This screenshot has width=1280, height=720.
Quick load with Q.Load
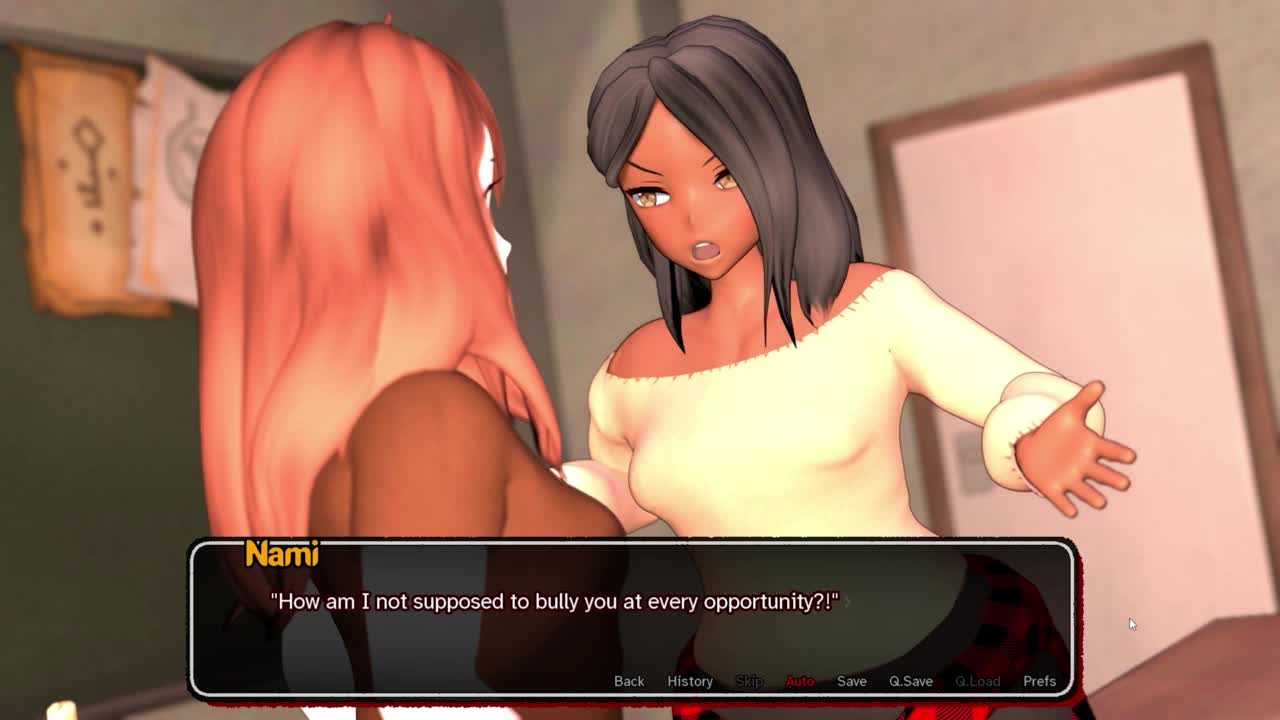click(x=977, y=681)
